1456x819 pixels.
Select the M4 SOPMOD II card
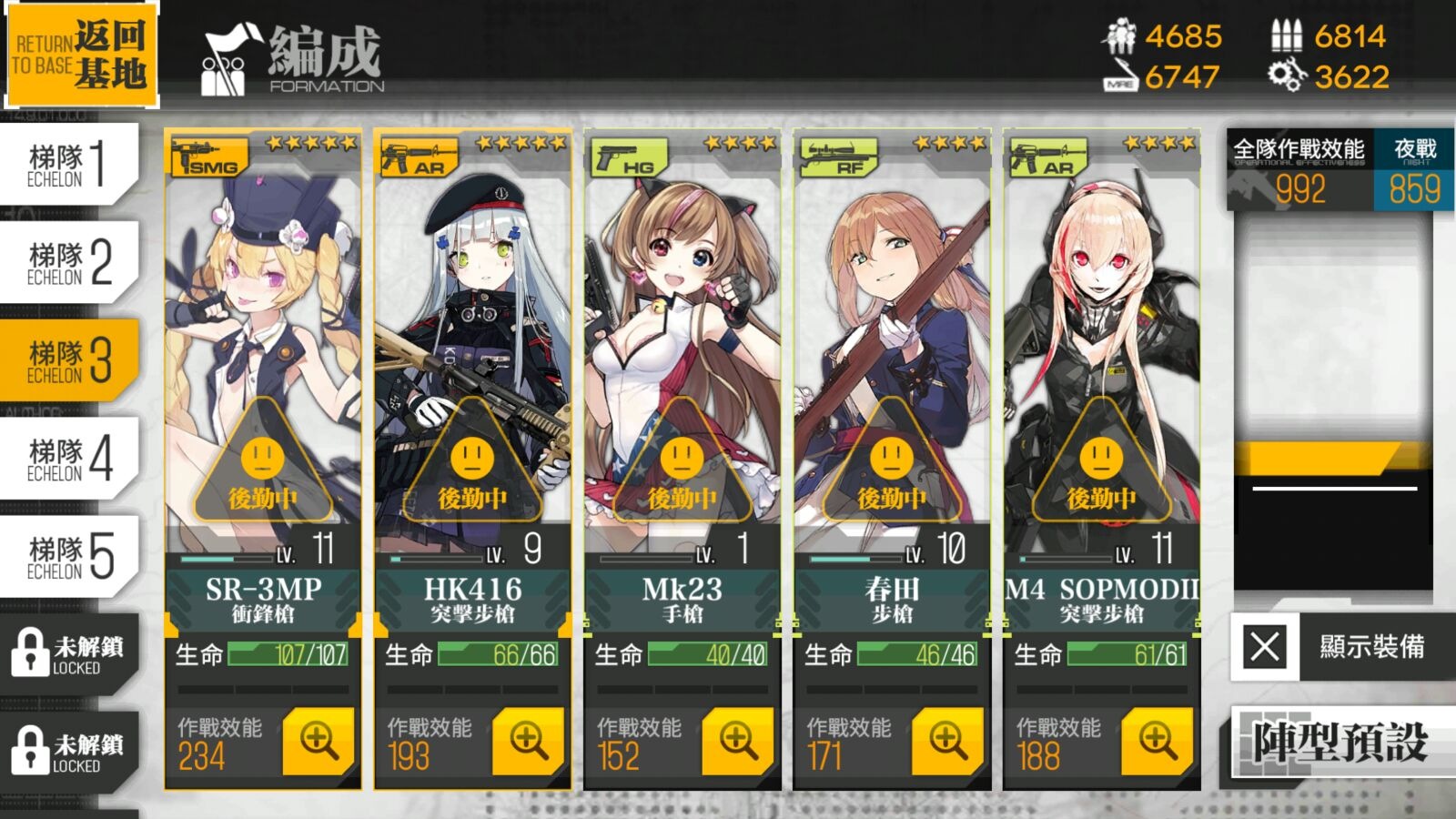[1101, 364]
